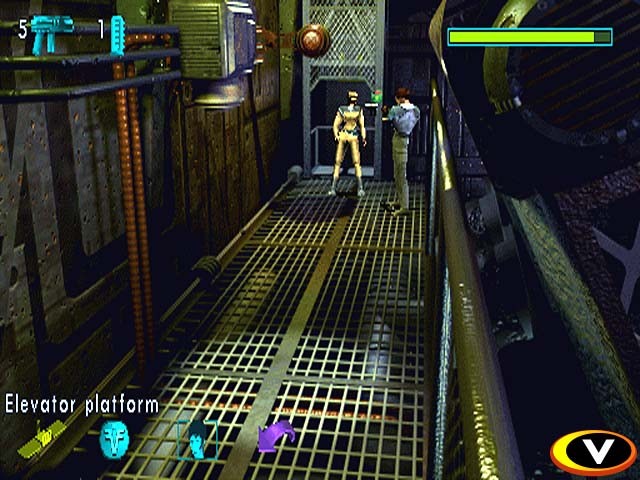Select the cyan machine pistol weapon icon
This screenshot has width=640, height=480.
pyautogui.click(x=51, y=33)
